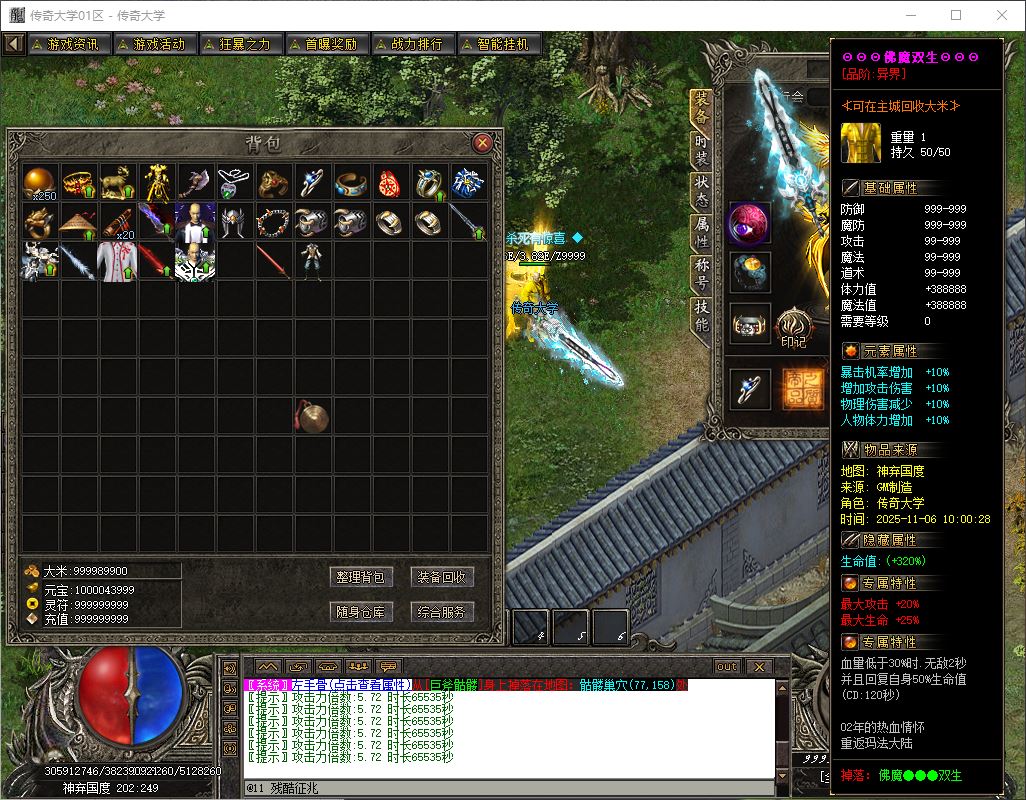Open the 综合服务 services button
1026x800 pixels.
point(442,611)
